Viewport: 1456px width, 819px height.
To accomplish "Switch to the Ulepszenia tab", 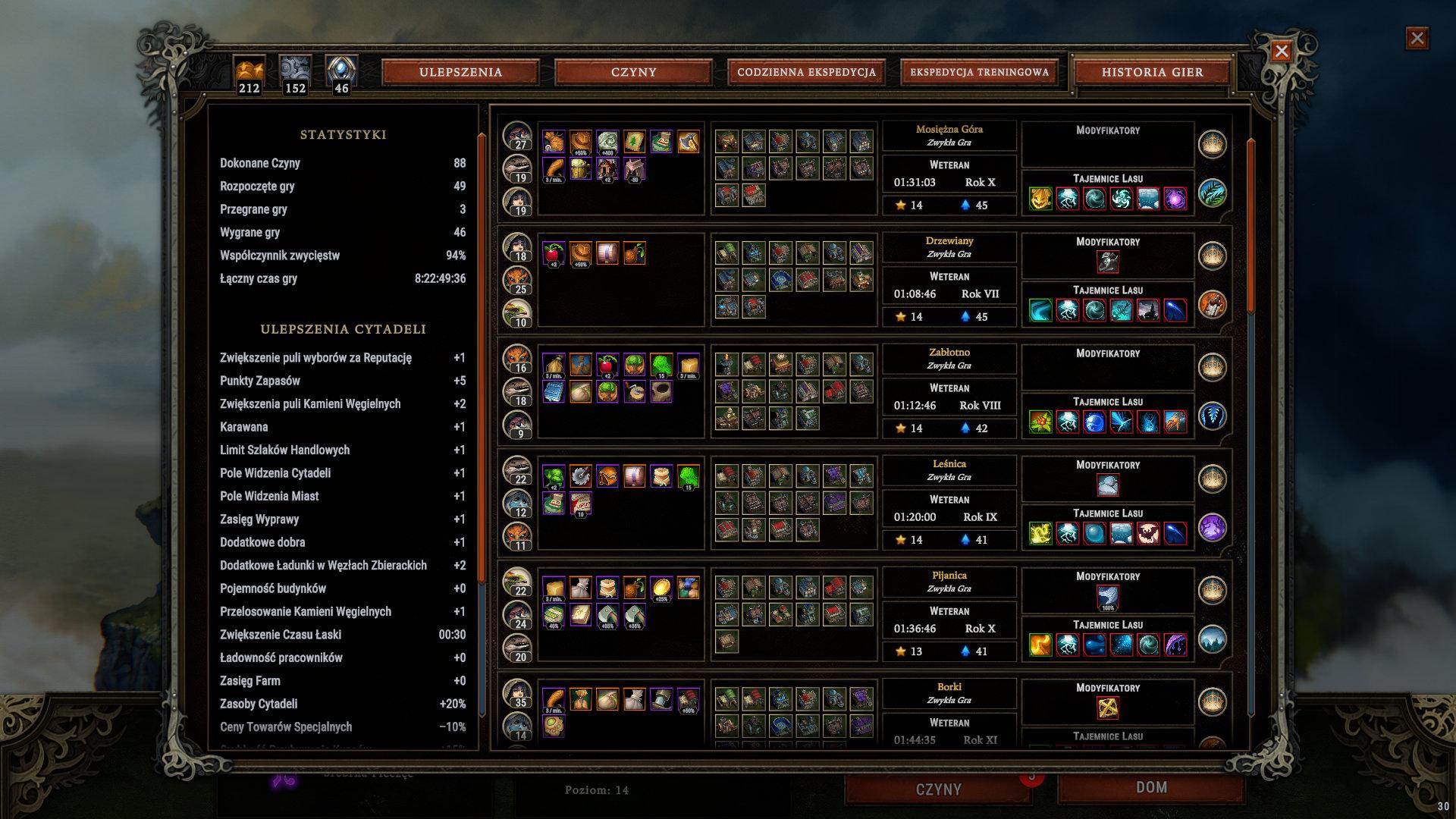I will click(x=460, y=72).
